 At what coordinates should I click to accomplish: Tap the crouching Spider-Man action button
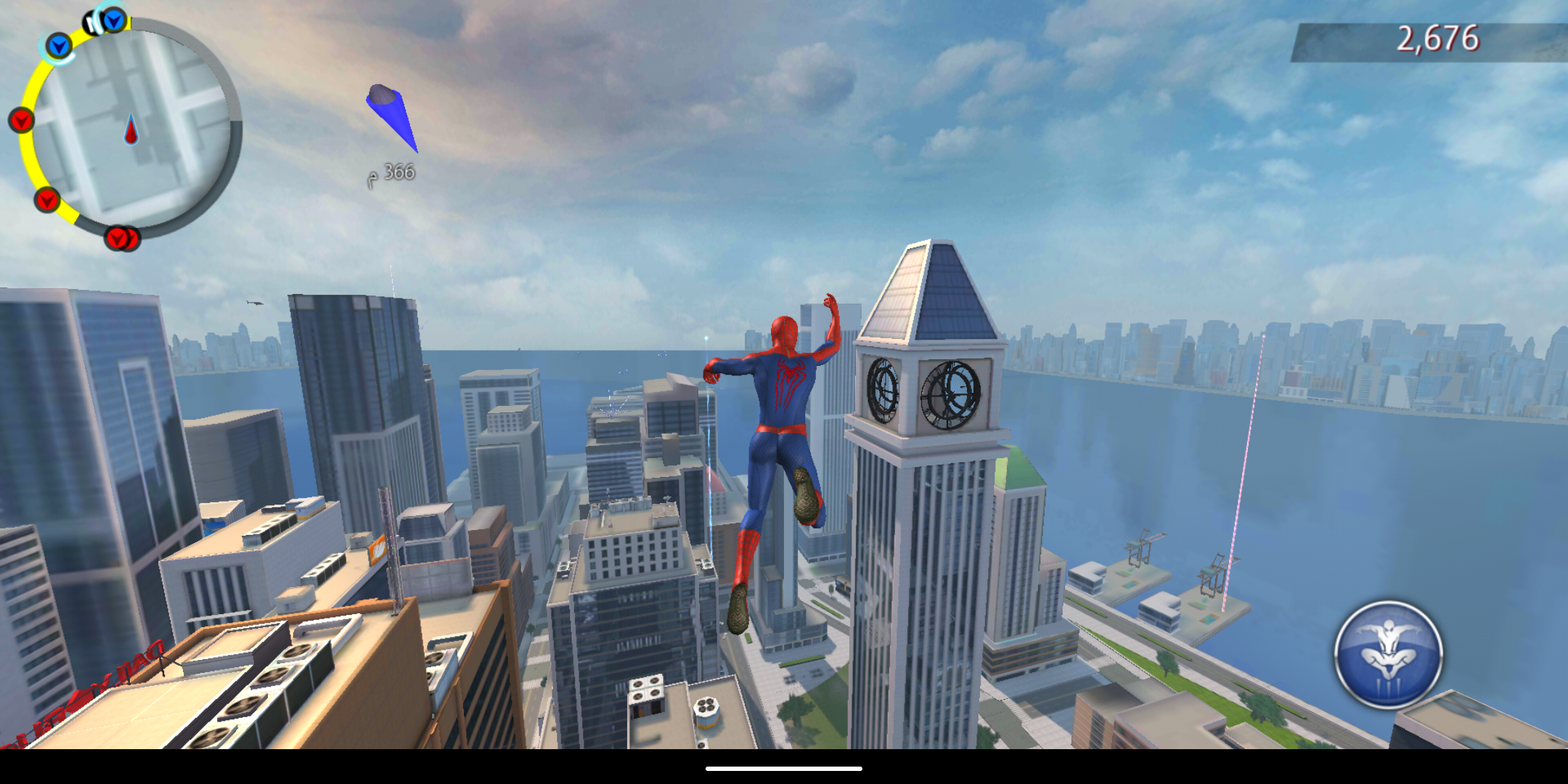pyautogui.click(x=1388, y=654)
